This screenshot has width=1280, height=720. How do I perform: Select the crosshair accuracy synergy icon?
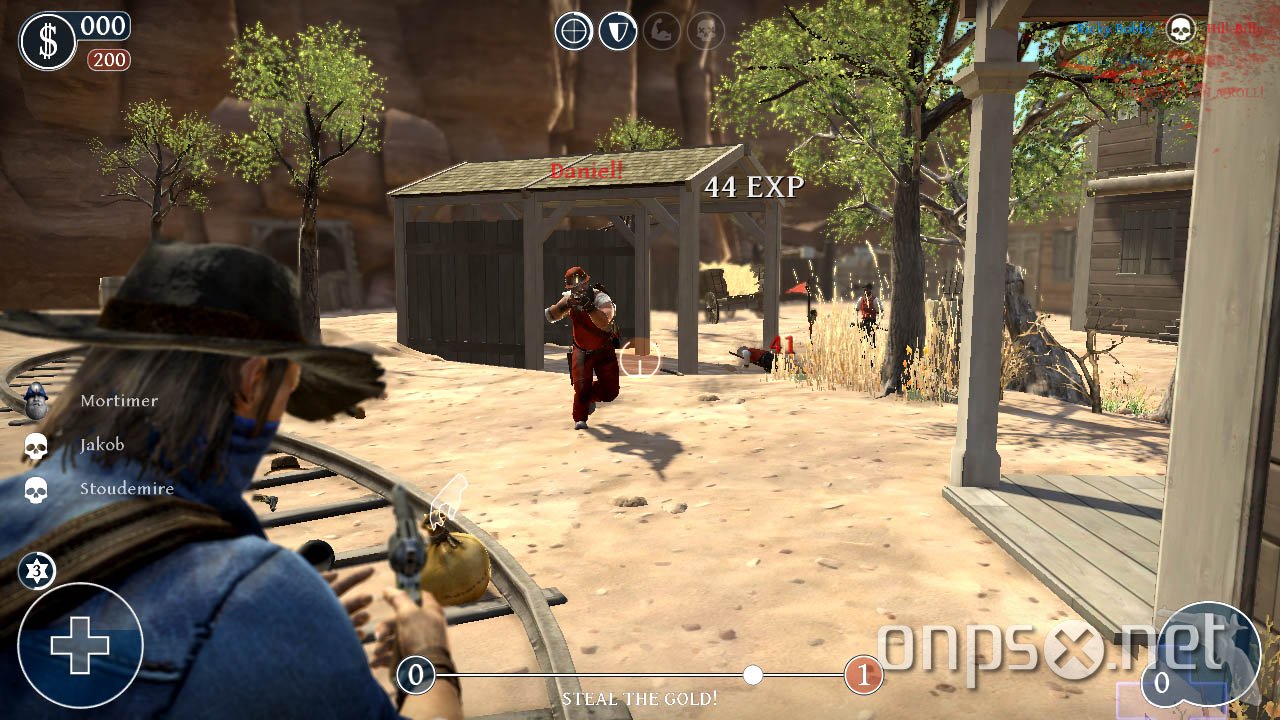(573, 30)
